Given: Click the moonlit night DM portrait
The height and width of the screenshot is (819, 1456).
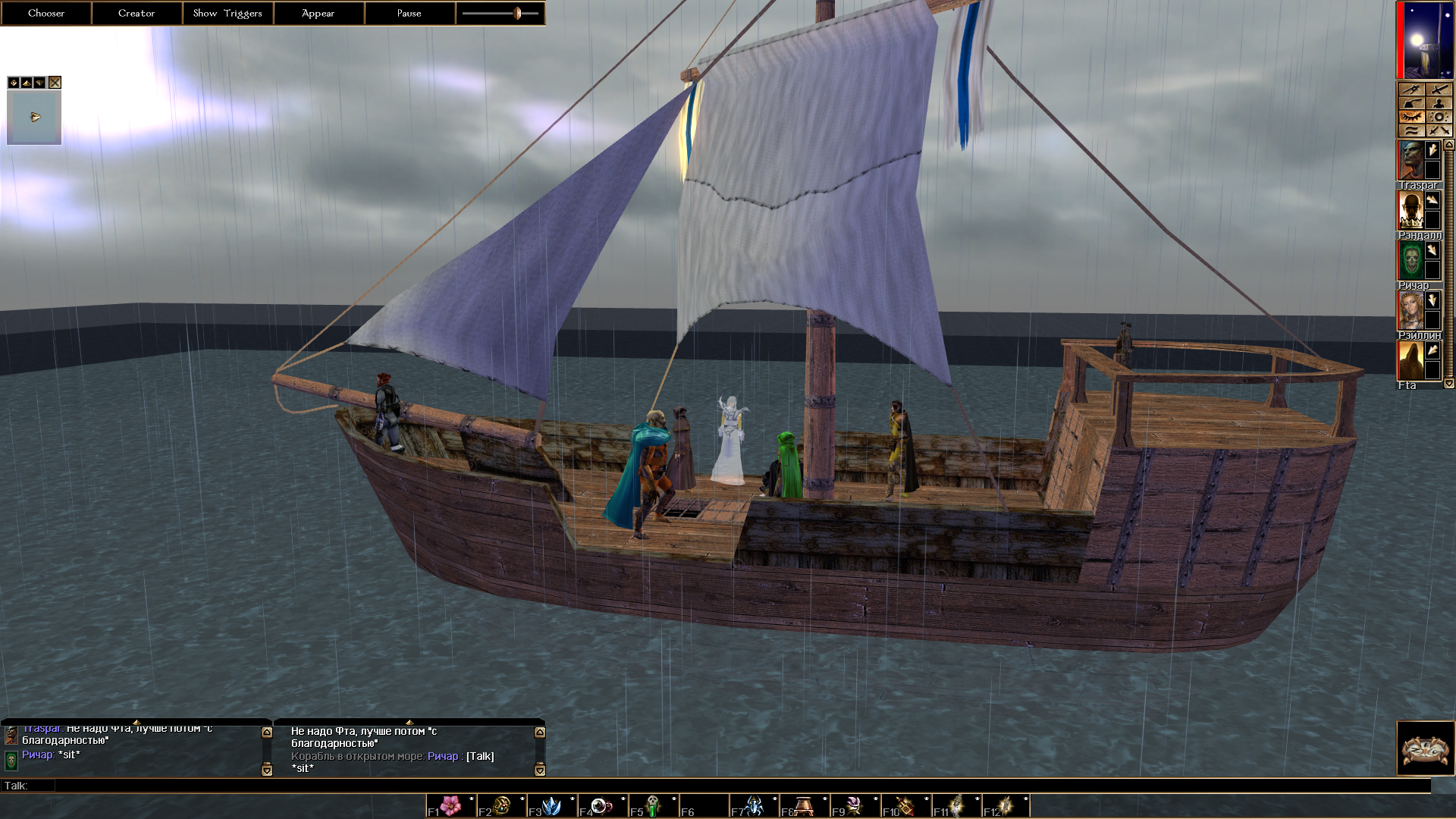Looking at the screenshot, I should click(x=1425, y=39).
